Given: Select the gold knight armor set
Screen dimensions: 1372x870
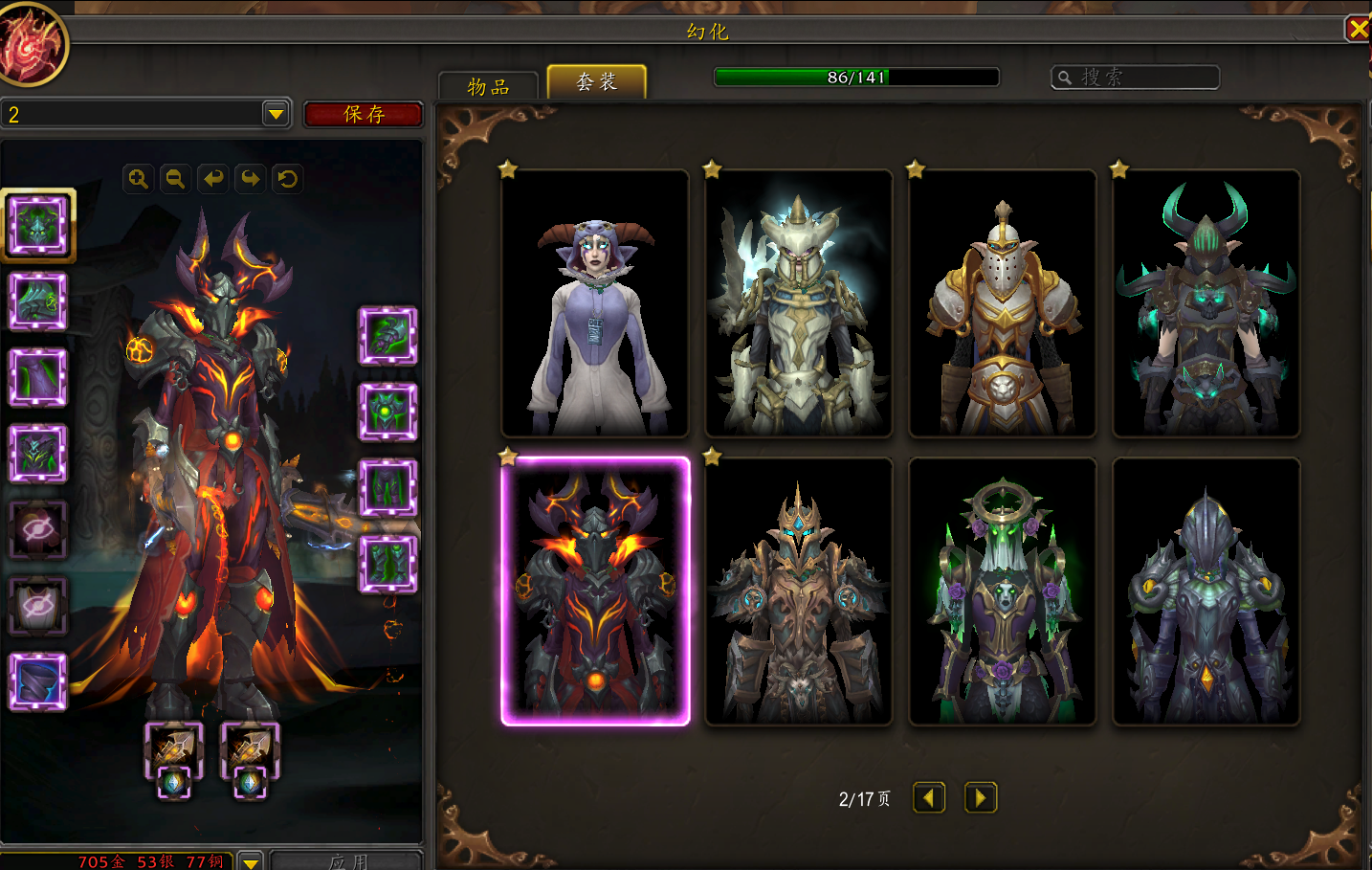Looking at the screenshot, I should pos(1002,303).
